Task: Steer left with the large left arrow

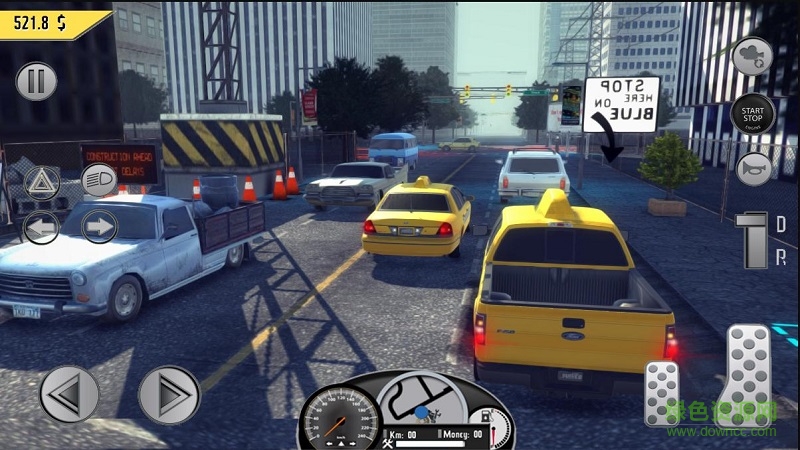Action: [x=70, y=394]
